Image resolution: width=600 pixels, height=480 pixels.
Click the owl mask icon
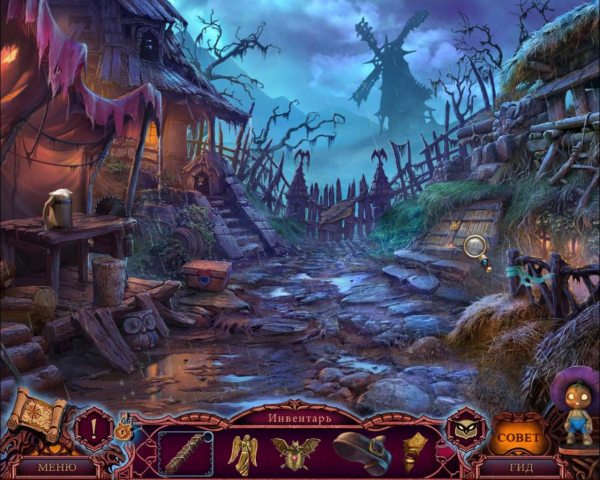pos(464,426)
